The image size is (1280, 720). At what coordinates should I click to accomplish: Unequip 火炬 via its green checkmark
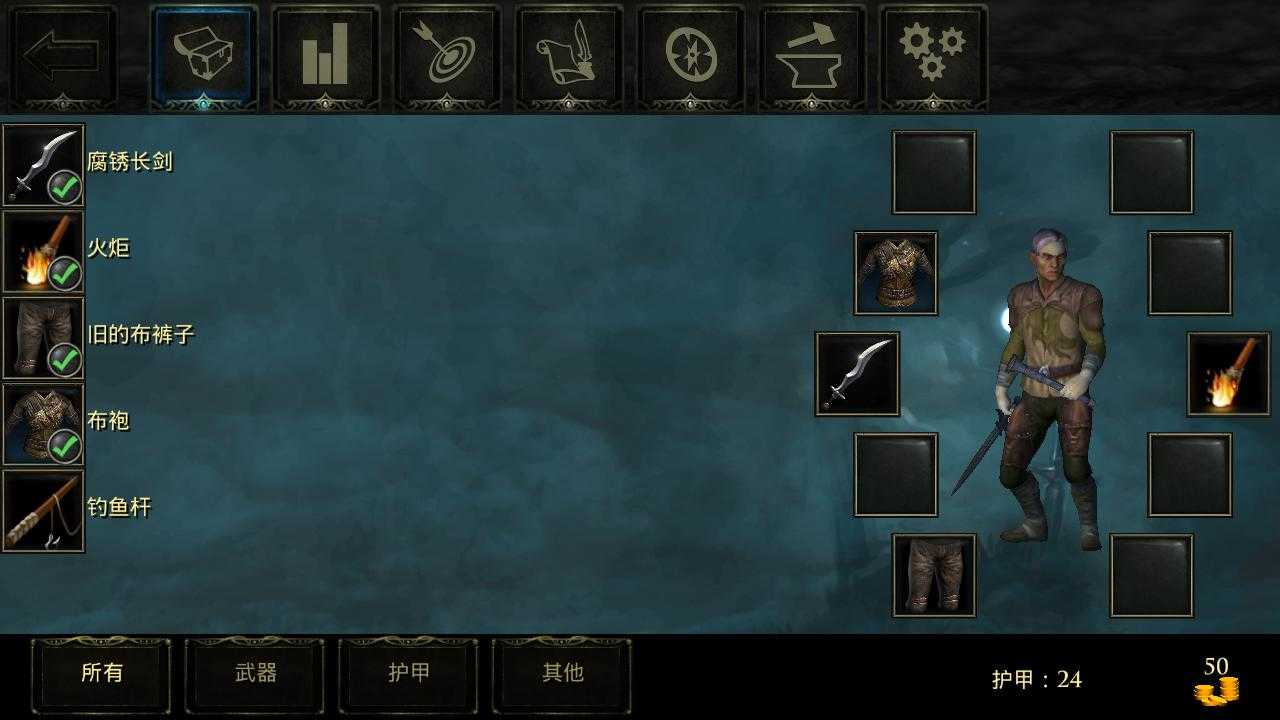(65, 273)
